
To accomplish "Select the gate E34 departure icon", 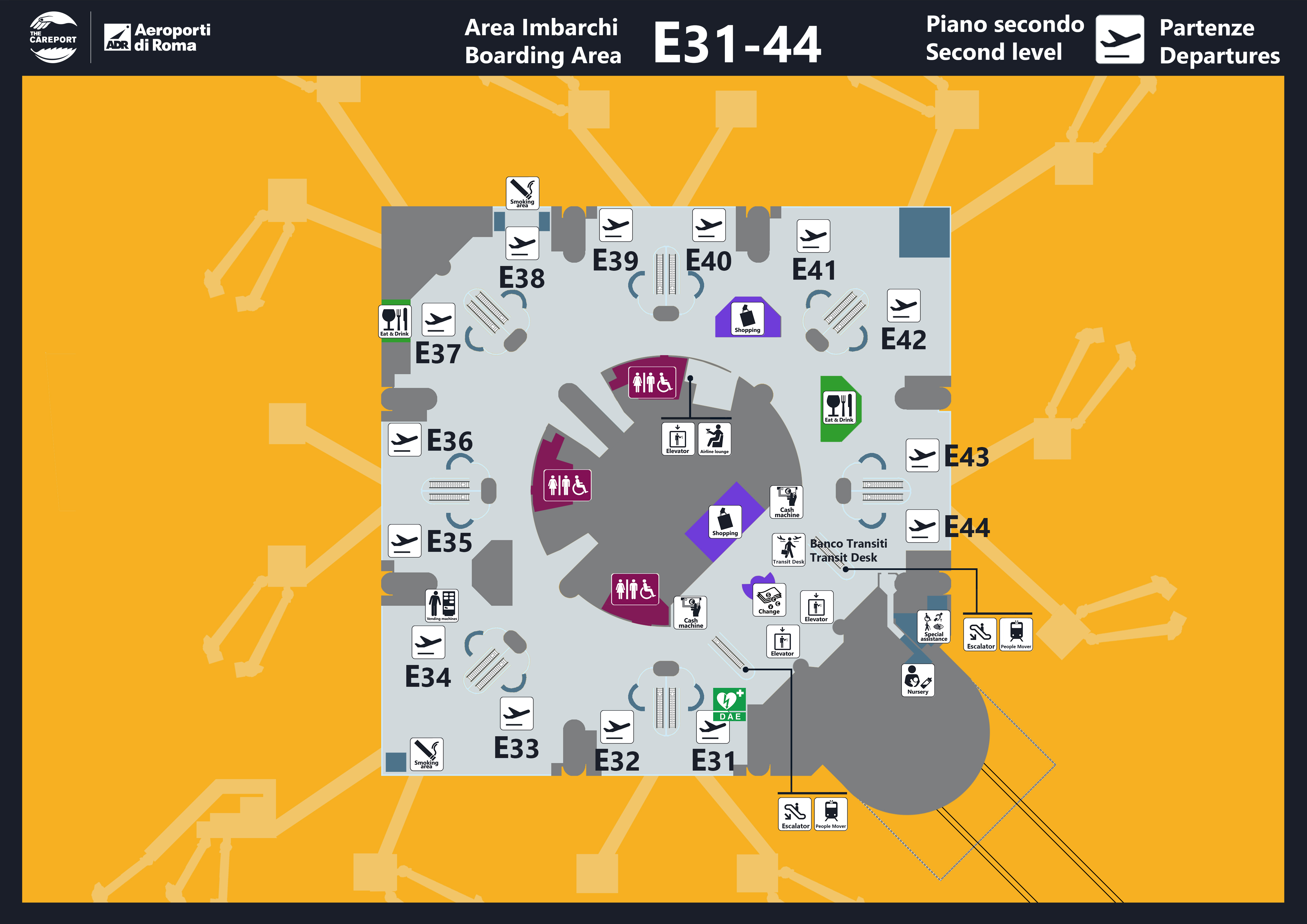I will [428, 642].
